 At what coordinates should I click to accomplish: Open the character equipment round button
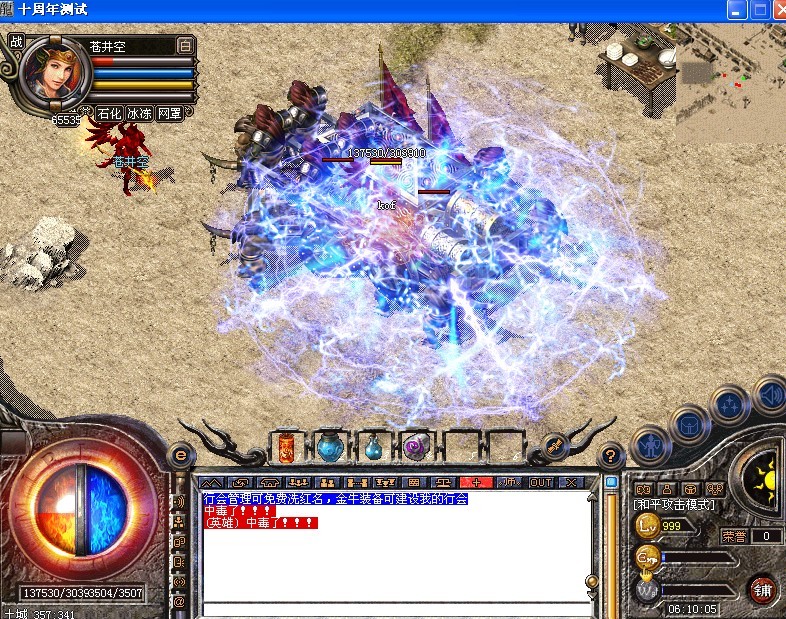click(x=651, y=443)
